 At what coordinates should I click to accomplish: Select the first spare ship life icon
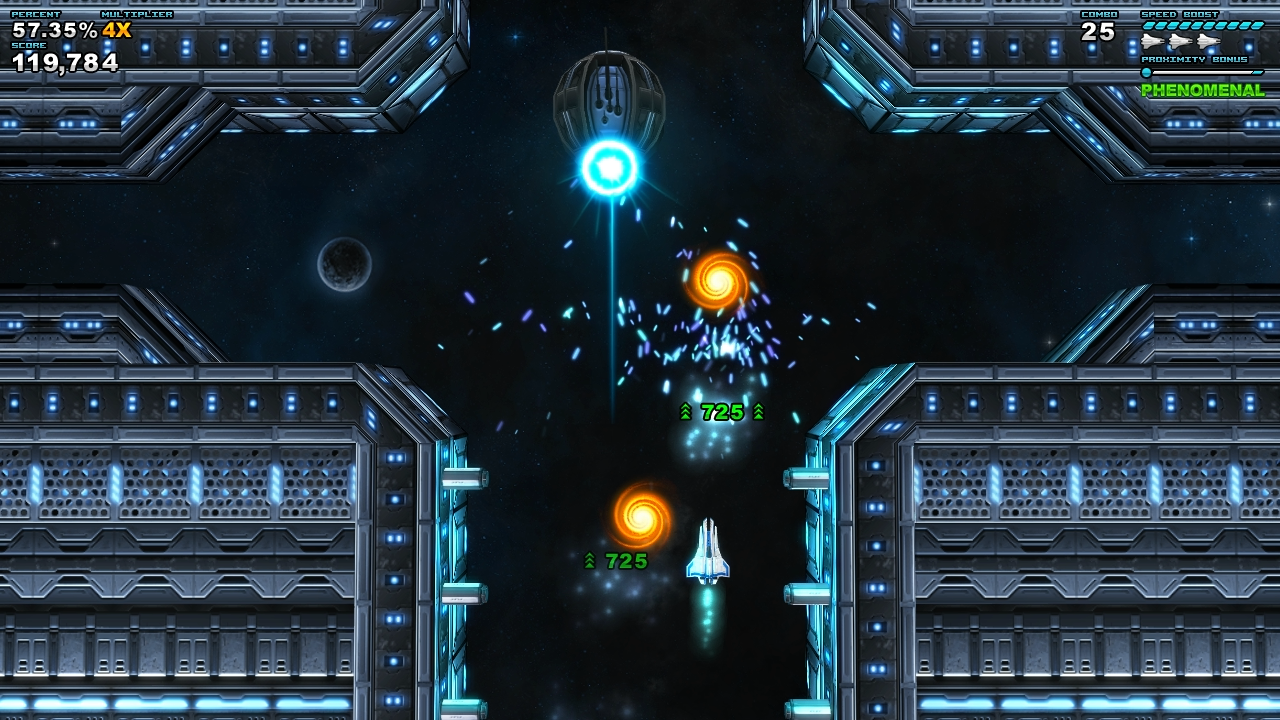tap(1152, 40)
